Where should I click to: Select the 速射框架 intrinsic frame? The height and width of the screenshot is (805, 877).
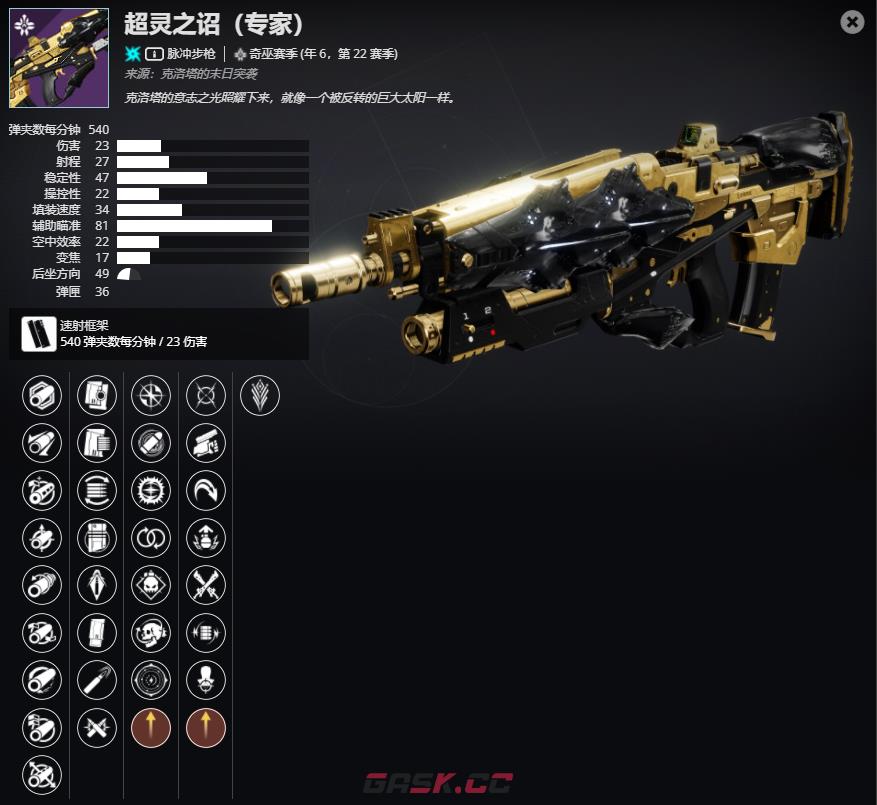pos(39,334)
